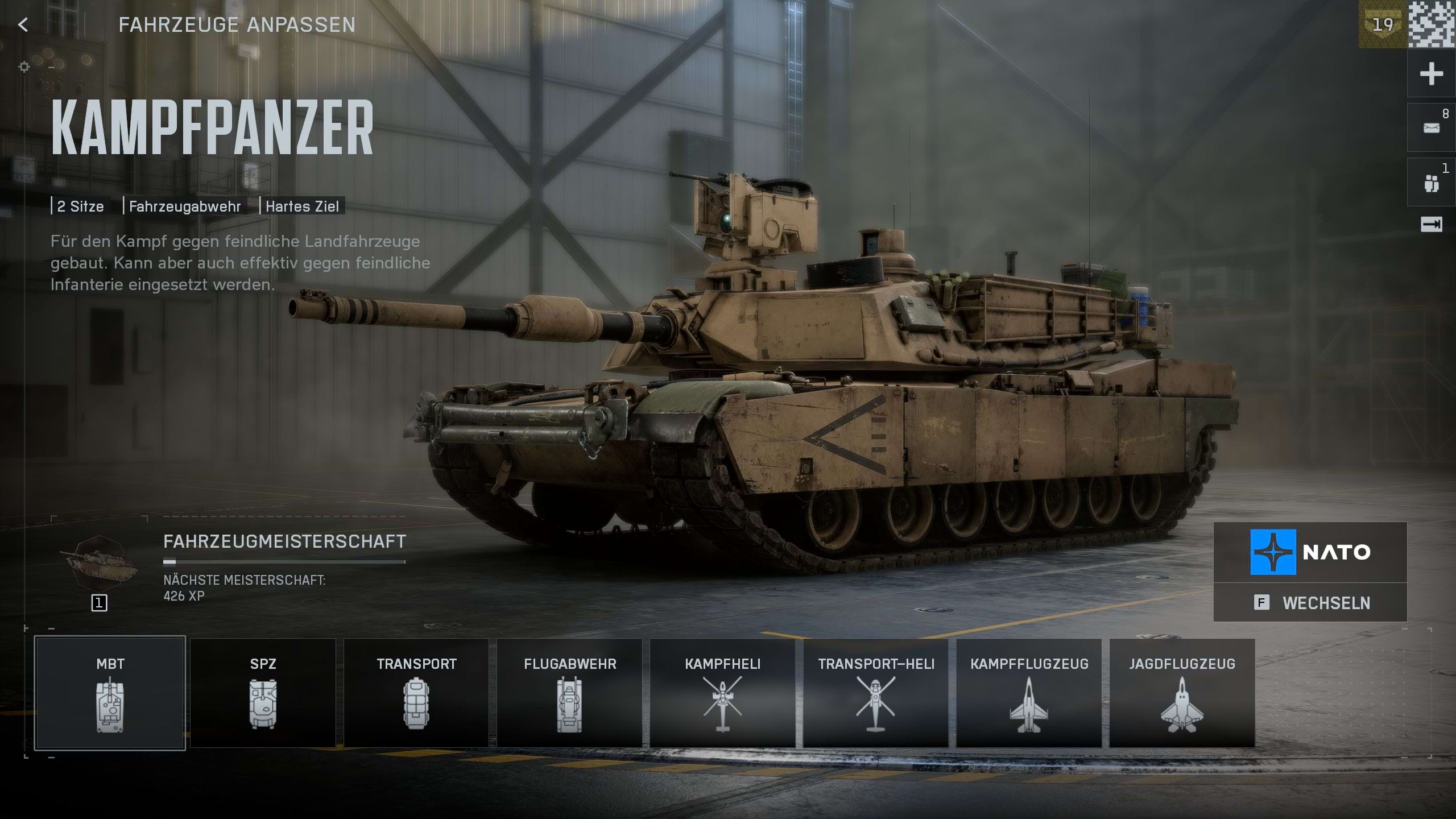Open the player profile avatar
This screenshot has height=819, width=1456.
[x=1432, y=24]
